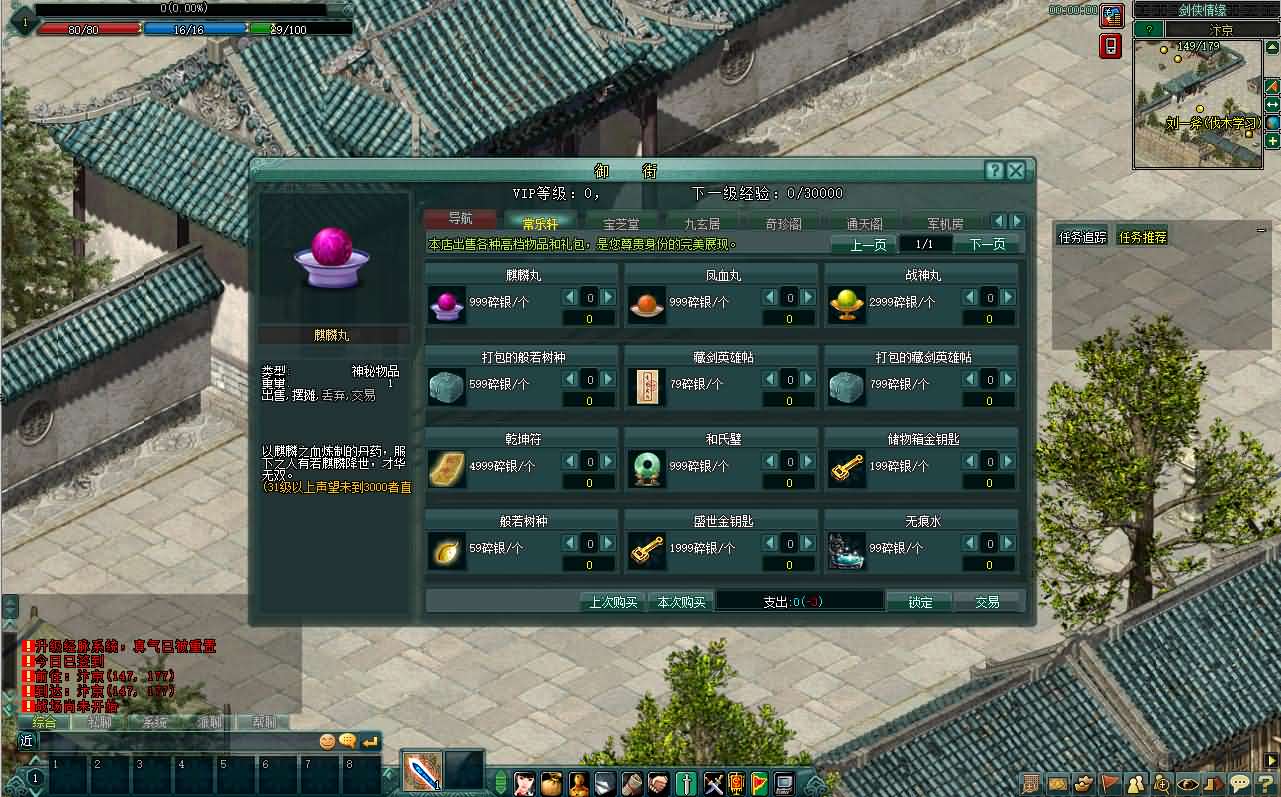Select the green sword skill icon
The height and width of the screenshot is (797, 1281).
(x=687, y=784)
